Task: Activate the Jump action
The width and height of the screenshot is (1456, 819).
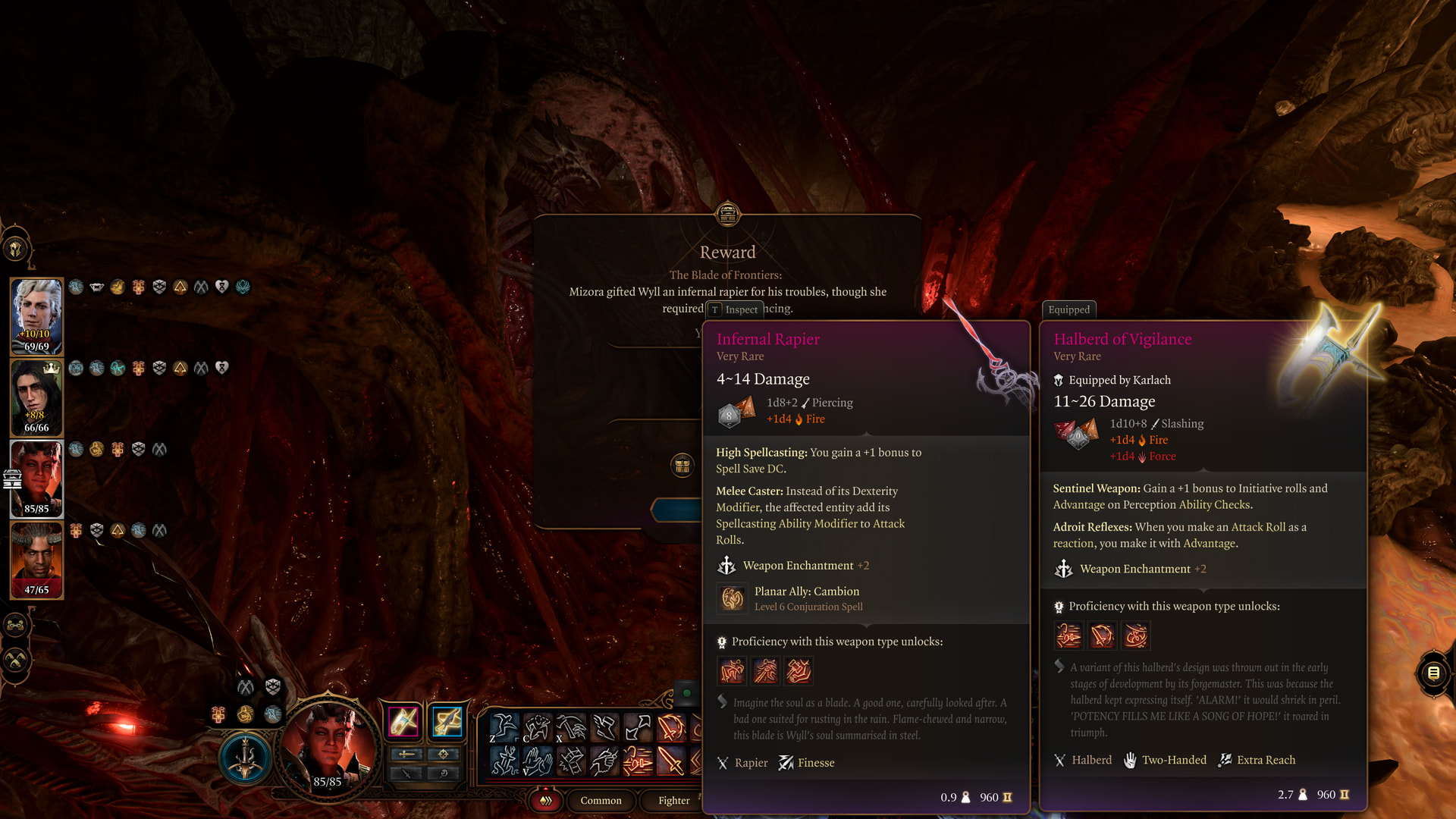Action: click(504, 727)
